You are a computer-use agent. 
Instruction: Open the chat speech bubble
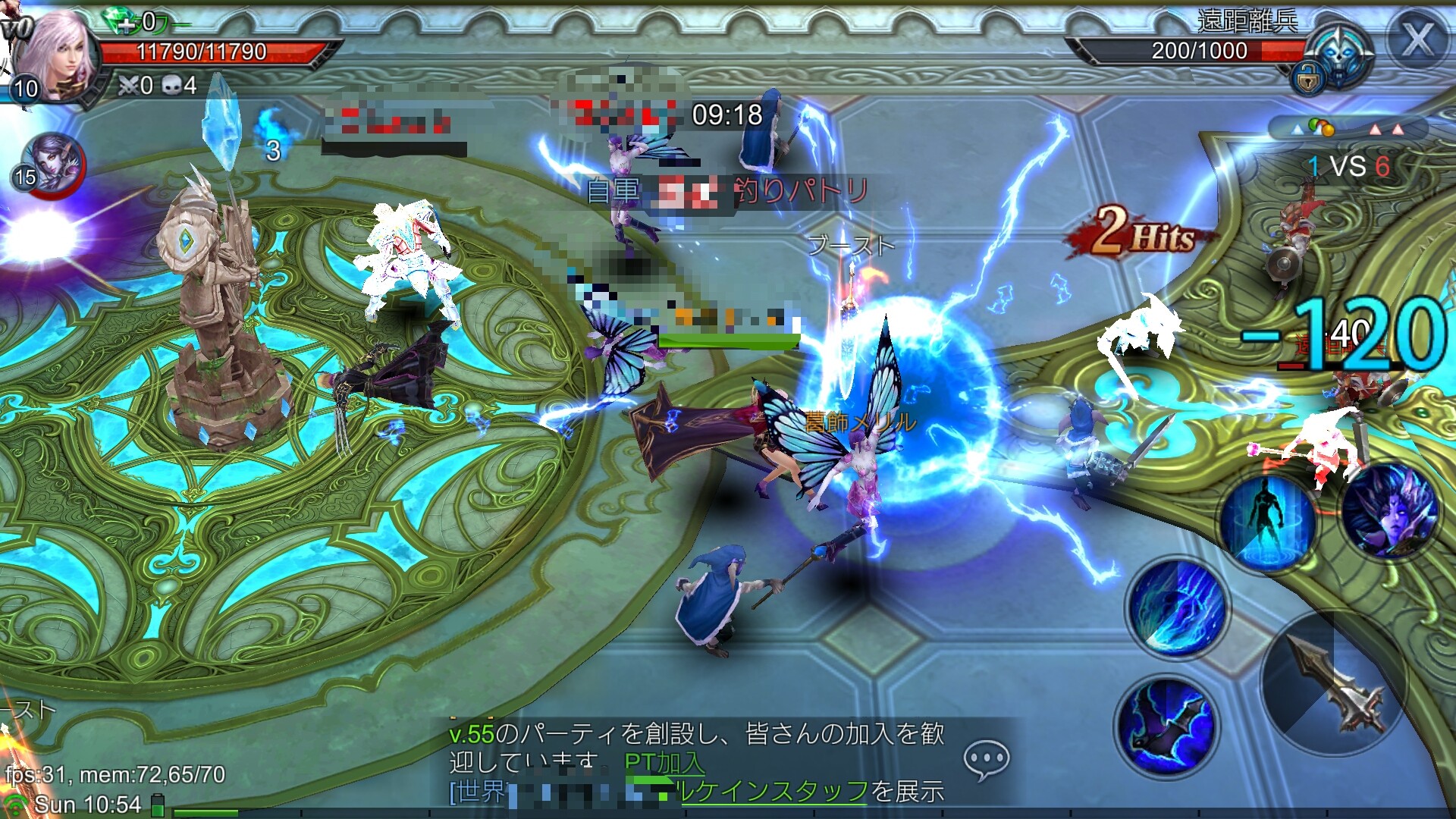[986, 759]
